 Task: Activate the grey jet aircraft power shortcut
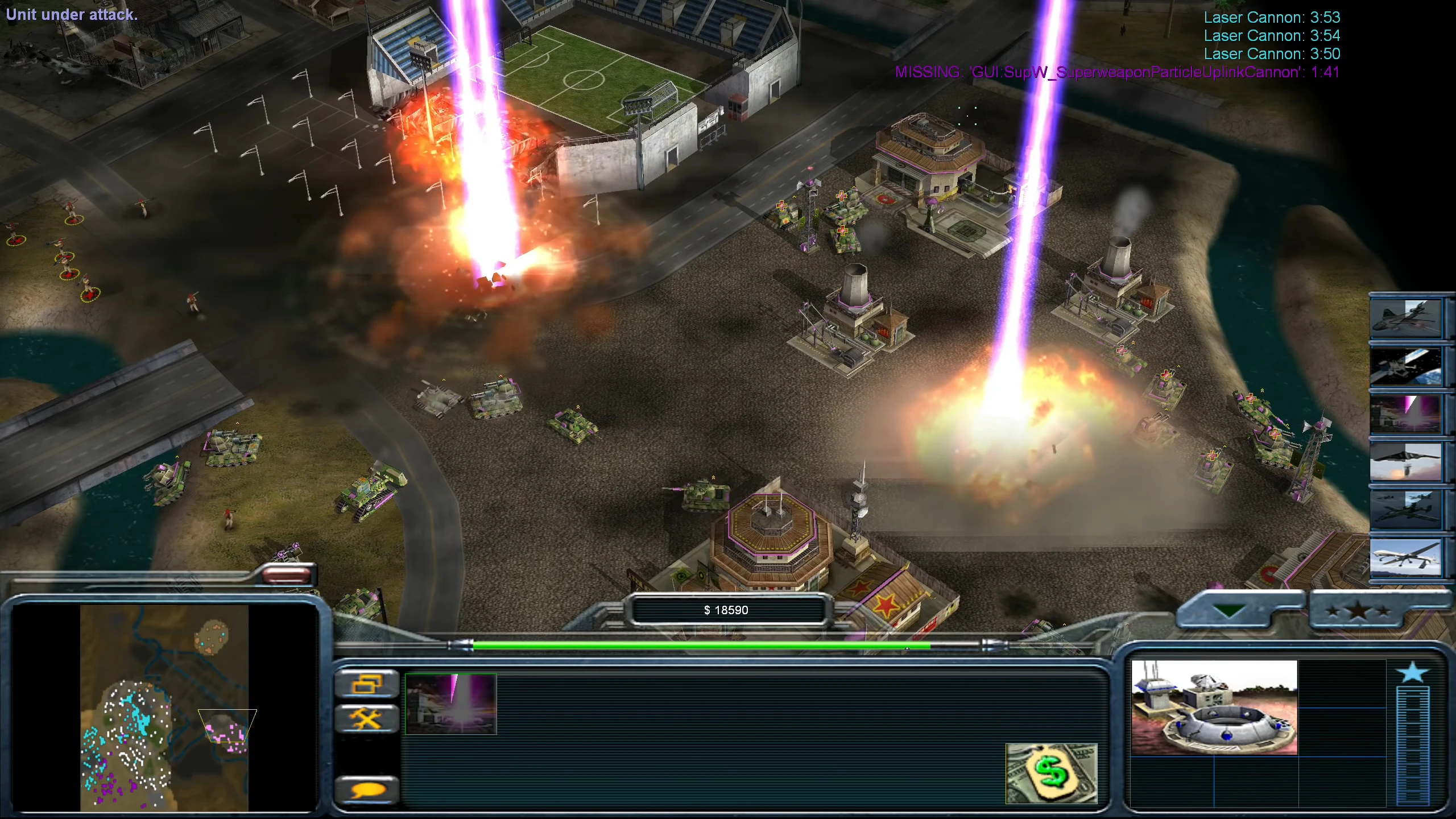click(1405, 318)
